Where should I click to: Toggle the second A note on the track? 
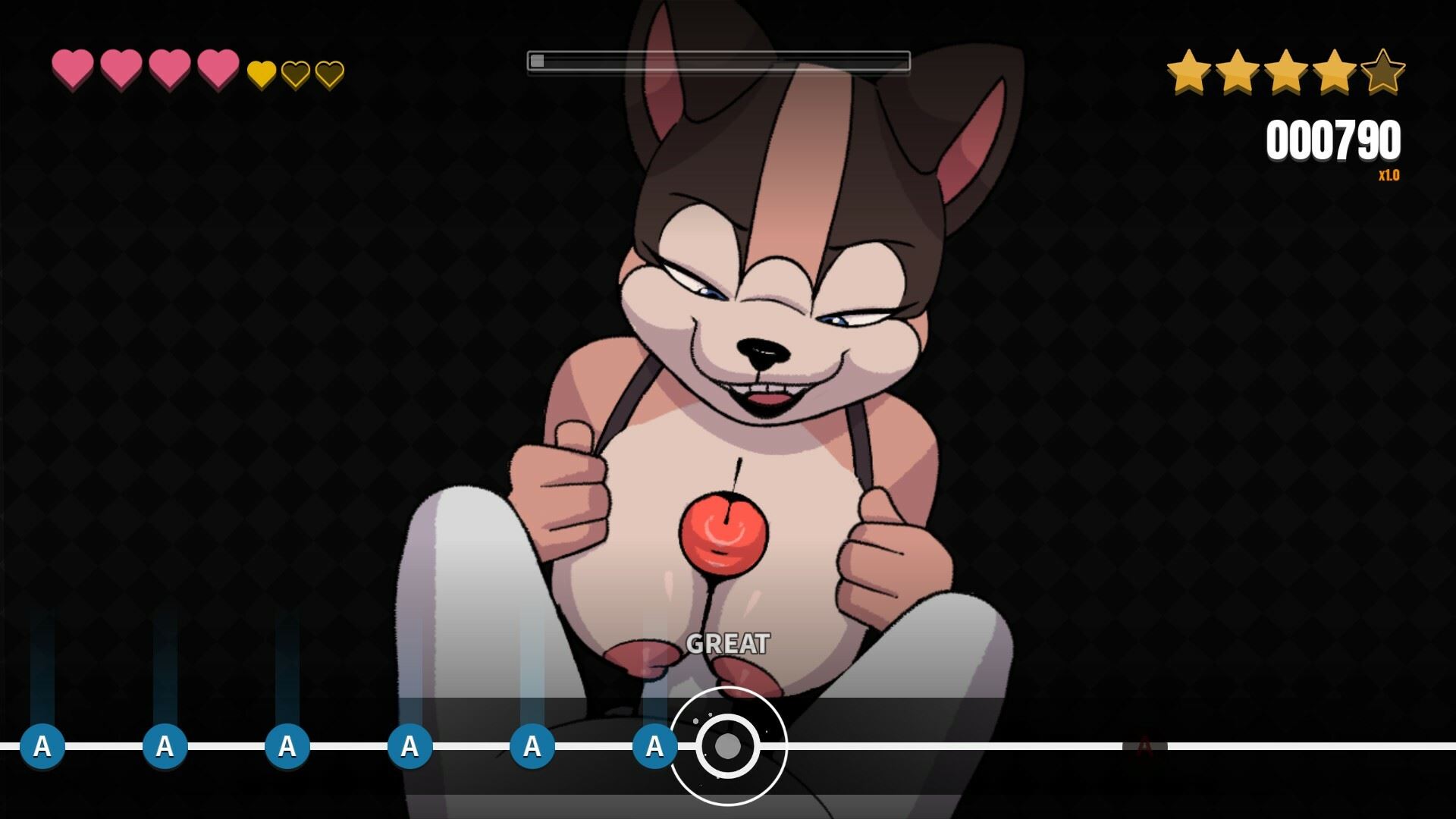tap(164, 746)
